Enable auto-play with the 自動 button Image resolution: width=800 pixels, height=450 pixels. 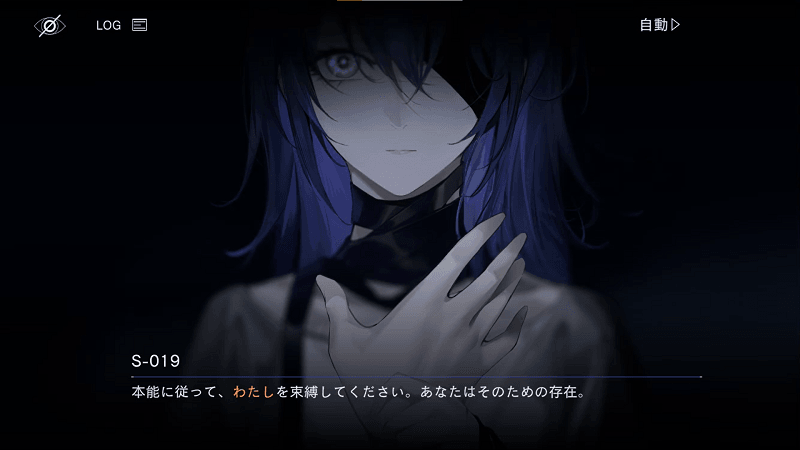pyautogui.click(x=660, y=25)
